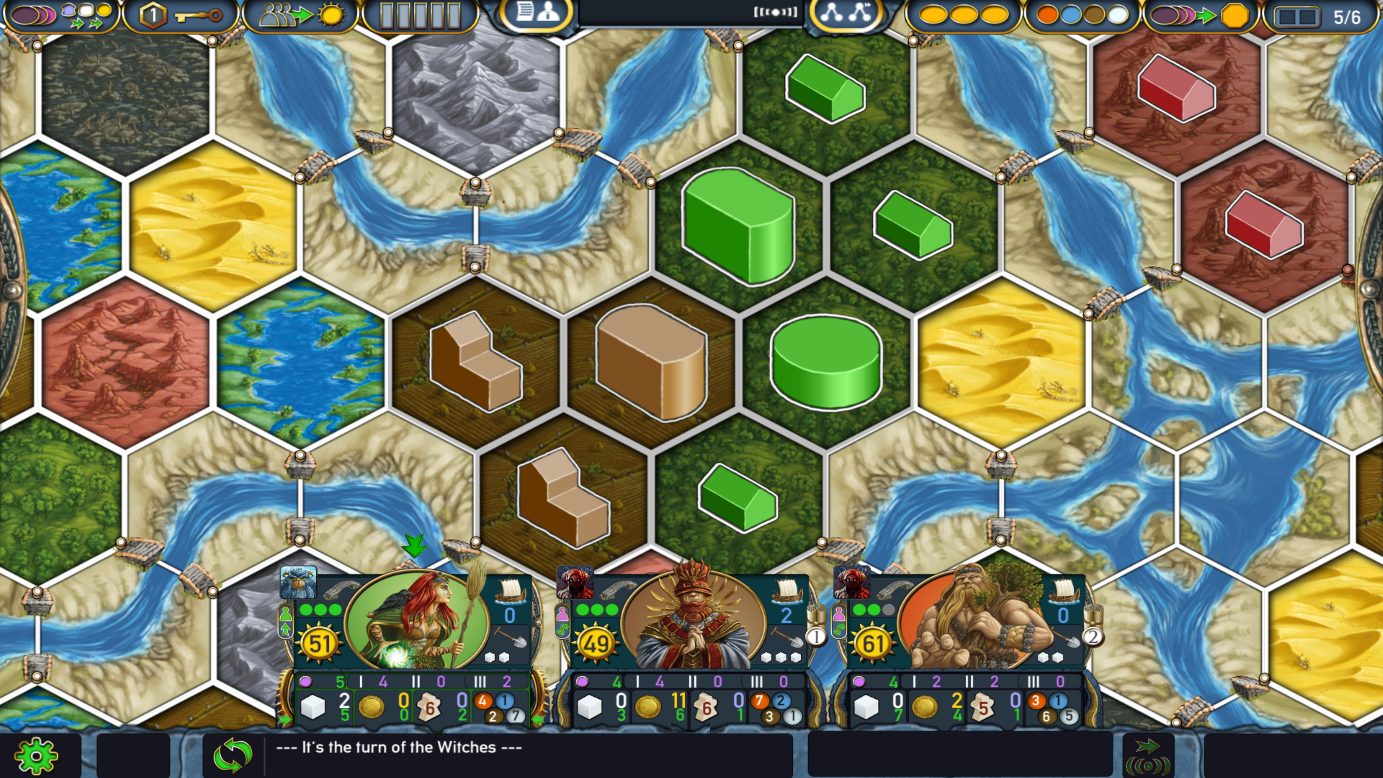The width and height of the screenshot is (1383, 778).
Task: Click the green arrow broadcast icon
Action: click(1148, 755)
